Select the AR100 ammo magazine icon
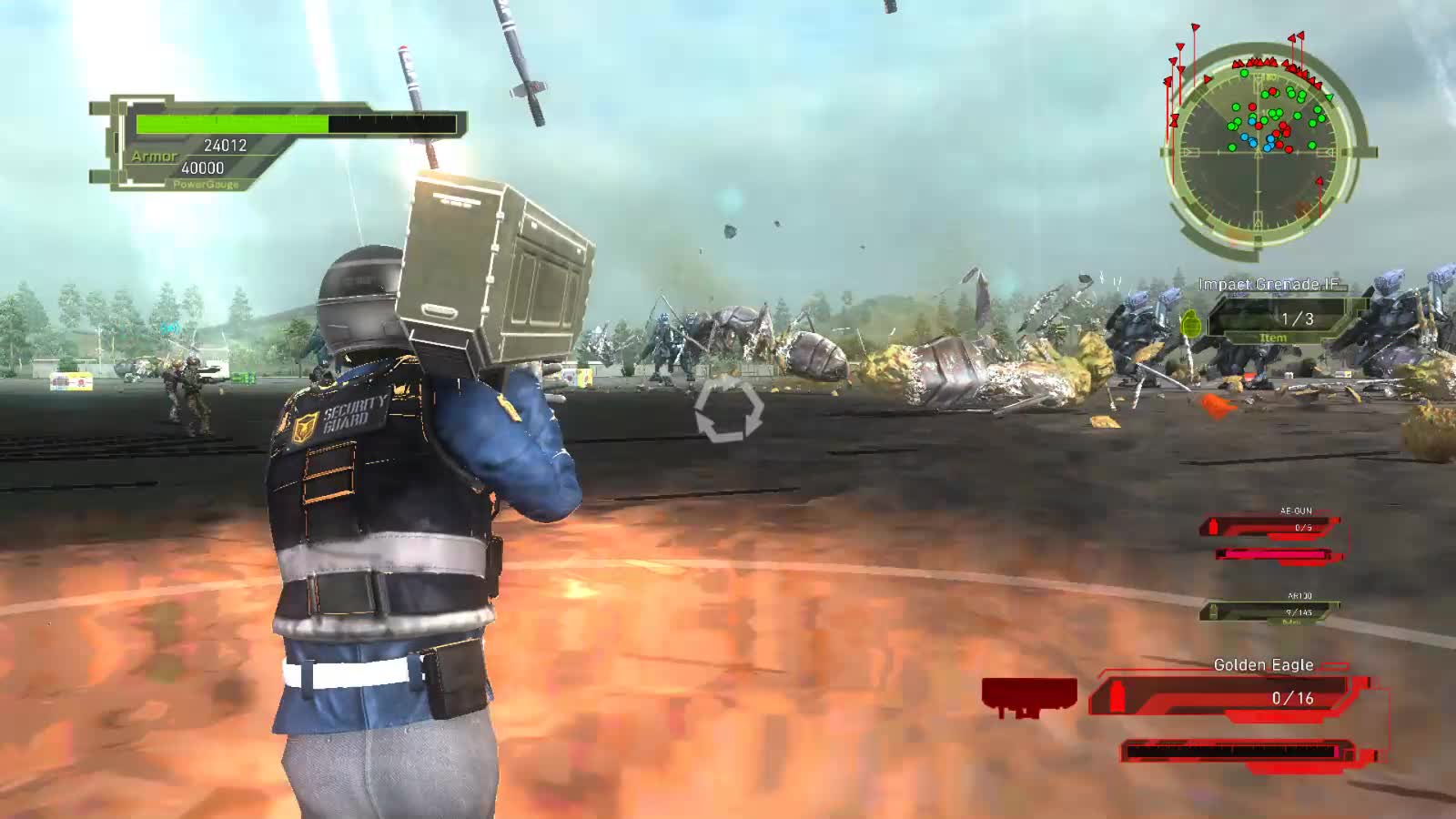The image size is (1456, 819). 1213,612
